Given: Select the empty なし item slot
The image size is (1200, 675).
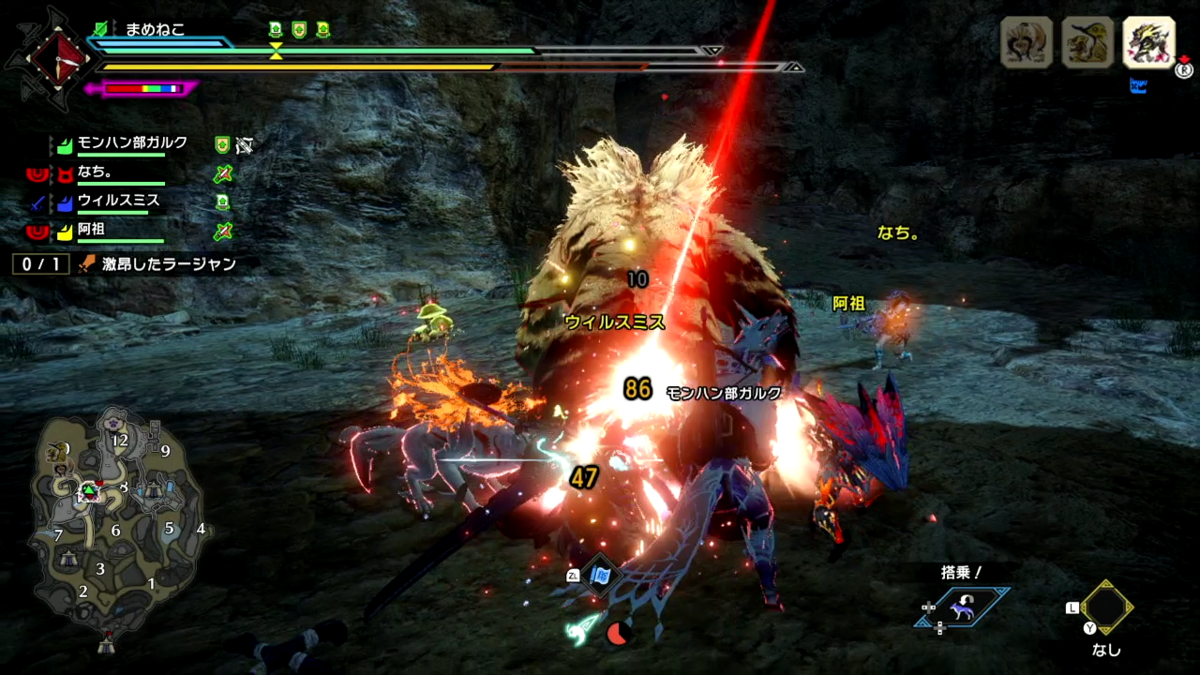Looking at the screenshot, I should pyautogui.click(x=1105, y=608).
